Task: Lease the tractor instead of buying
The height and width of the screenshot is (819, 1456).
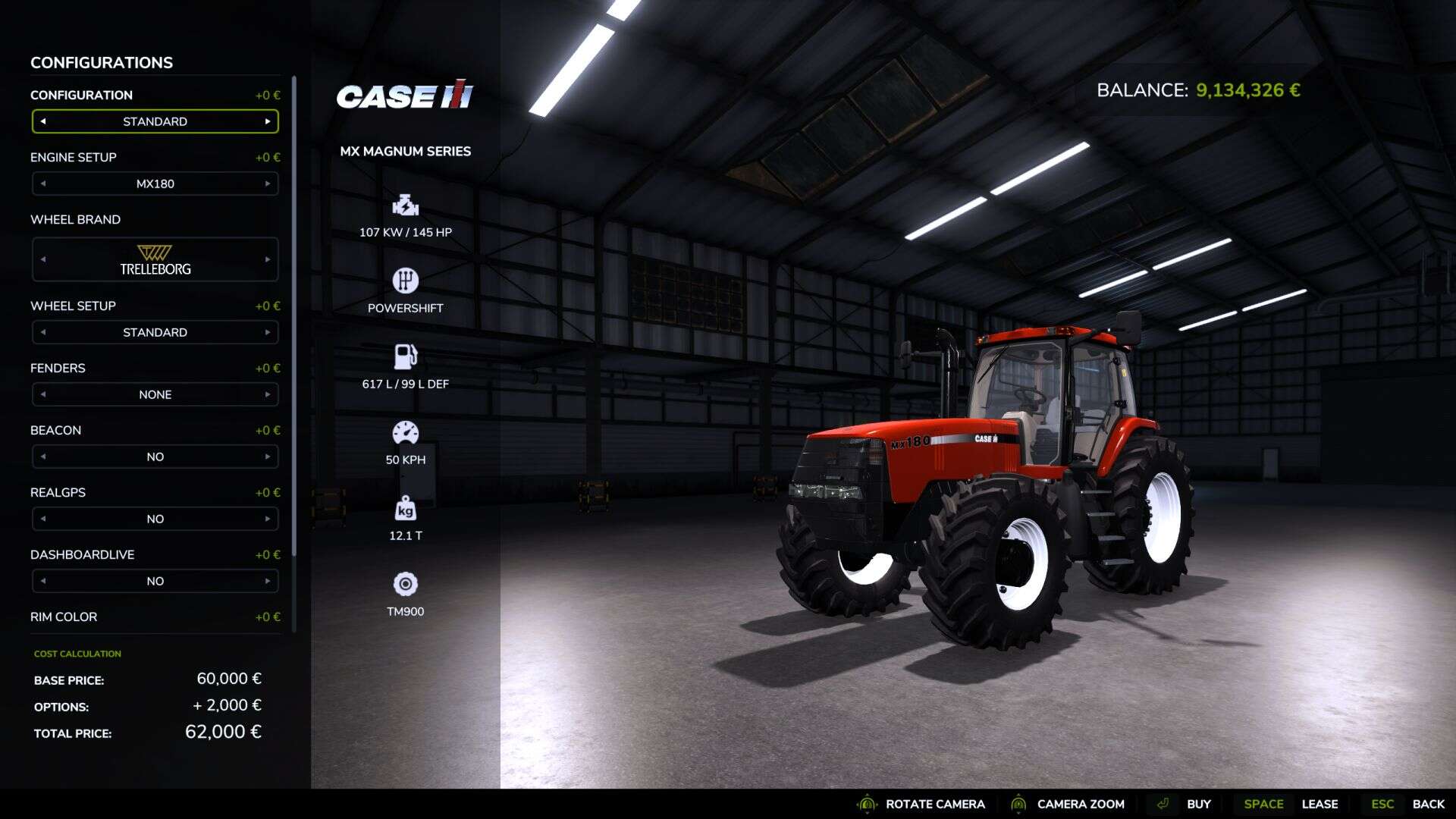Action: (x=1319, y=804)
